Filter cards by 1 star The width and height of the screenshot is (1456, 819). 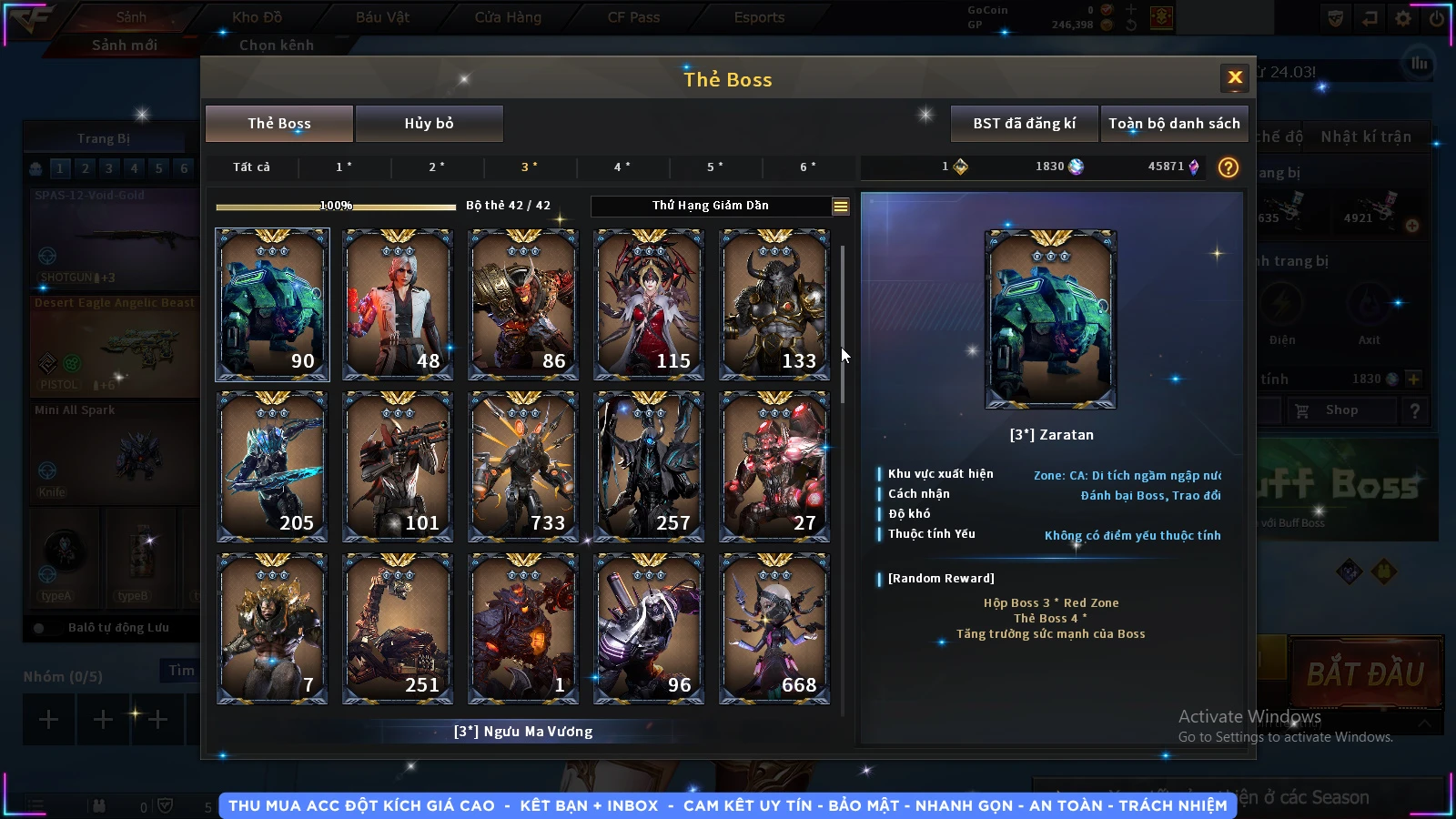[x=344, y=167]
